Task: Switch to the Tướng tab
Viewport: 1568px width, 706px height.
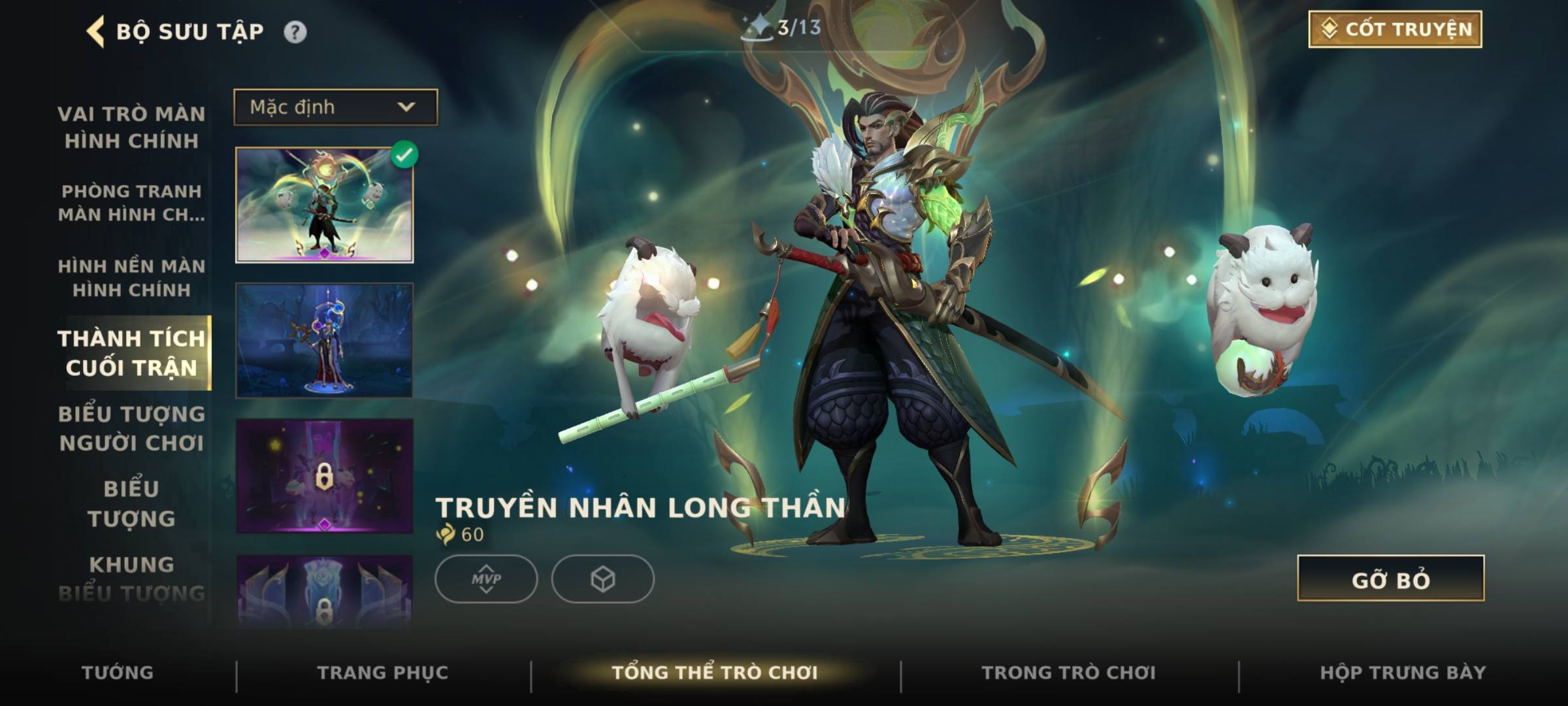Action: pyautogui.click(x=118, y=673)
